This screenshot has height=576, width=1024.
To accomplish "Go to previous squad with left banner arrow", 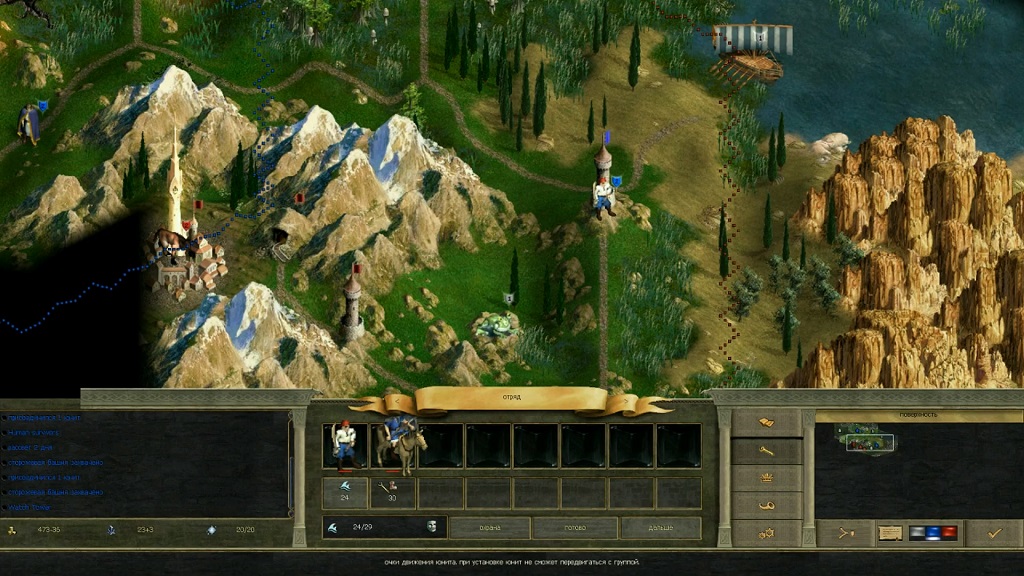I will [366, 403].
